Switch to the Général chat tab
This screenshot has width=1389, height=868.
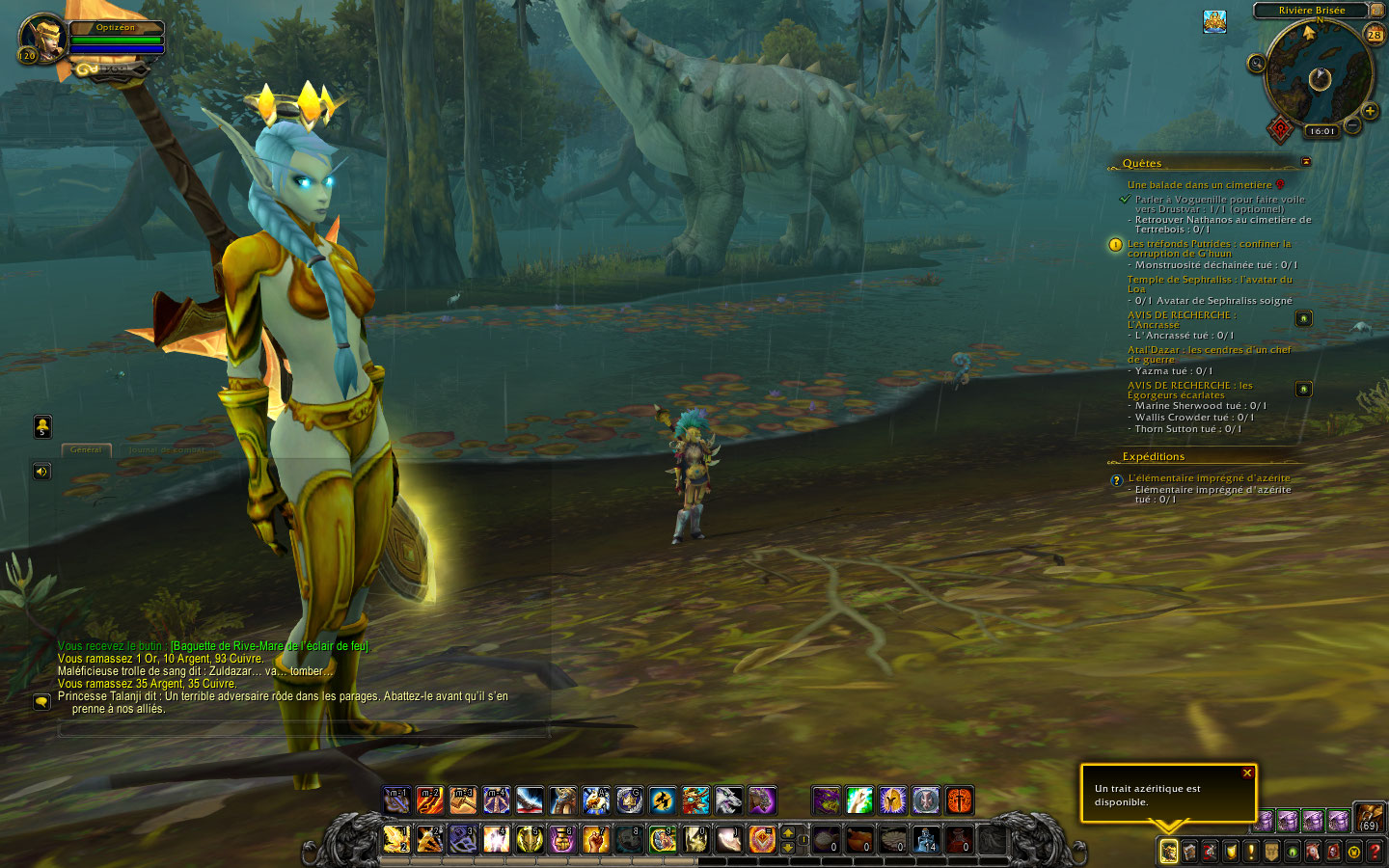pos(86,450)
